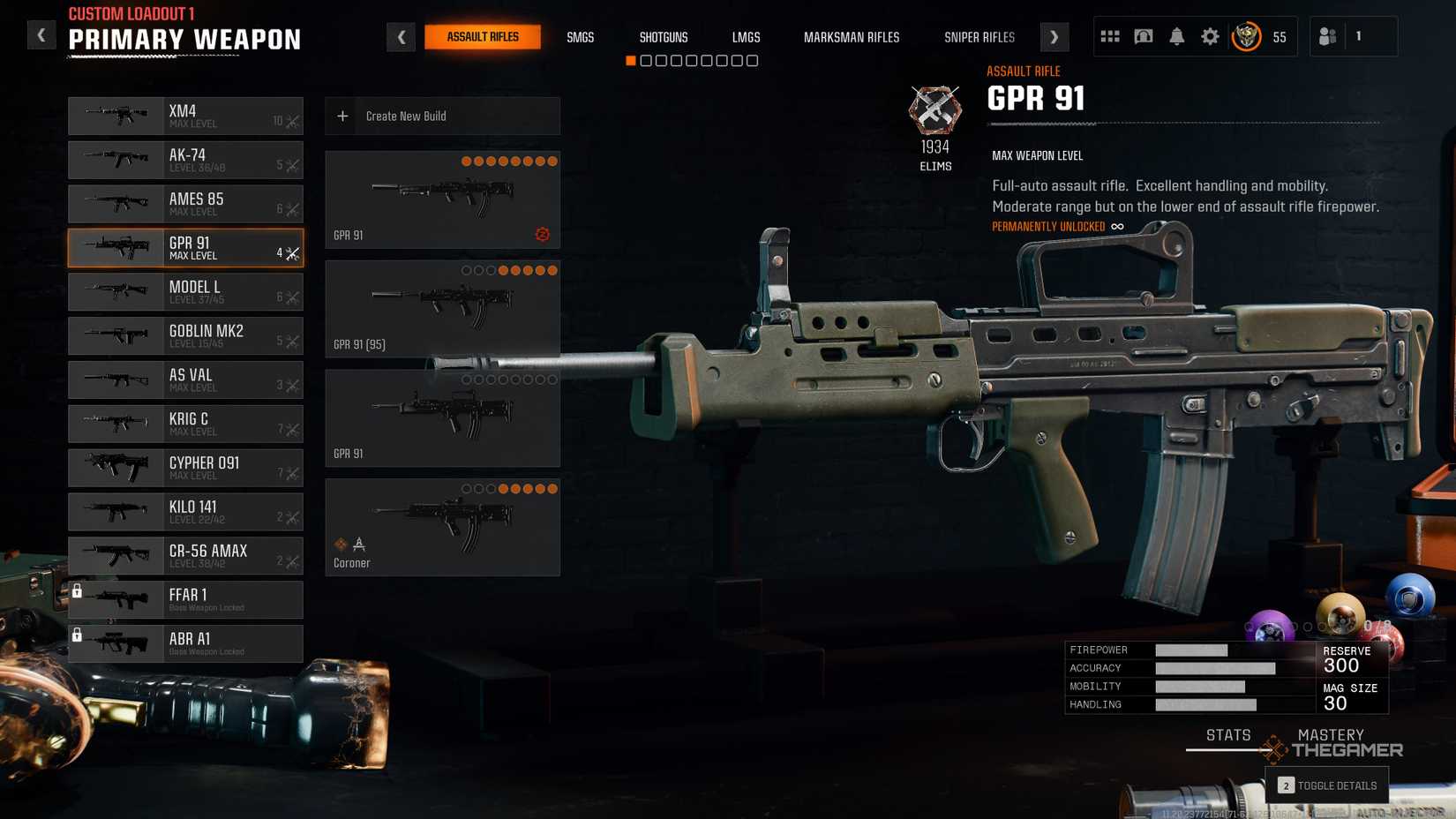
Task: Choose the Cypher 091 rifle
Action: (185, 468)
